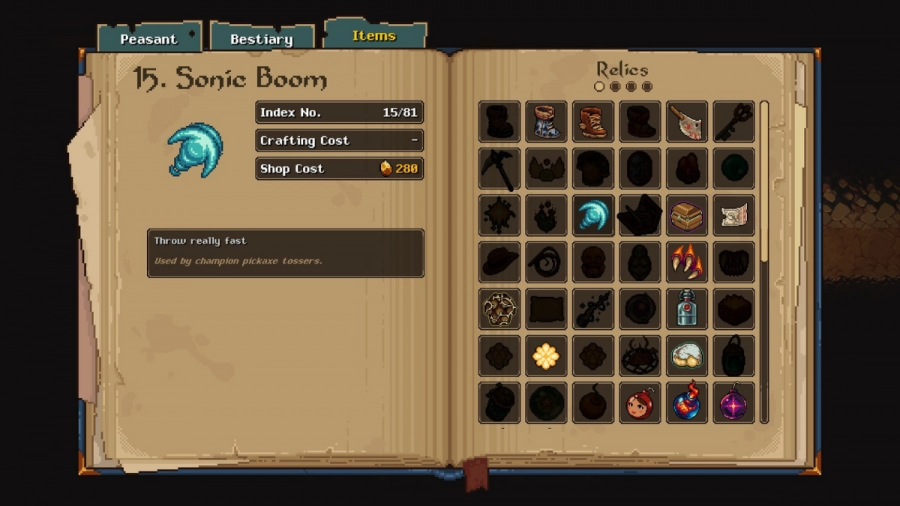Image resolution: width=900 pixels, height=506 pixels.
Task: Select the Sonic Boom blue swirl relic
Action: (593, 215)
